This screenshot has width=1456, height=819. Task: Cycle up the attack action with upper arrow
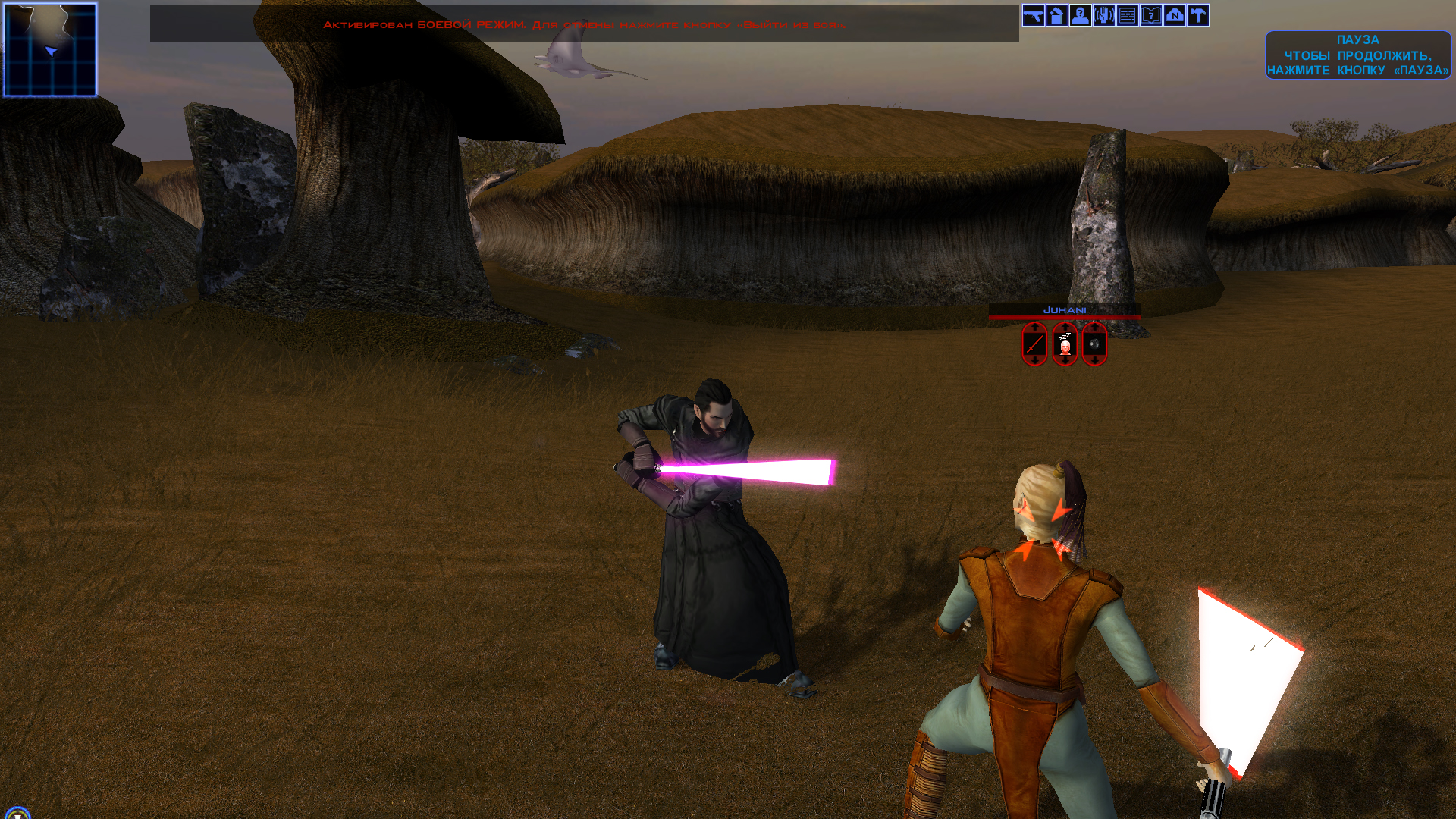[x=1034, y=327]
